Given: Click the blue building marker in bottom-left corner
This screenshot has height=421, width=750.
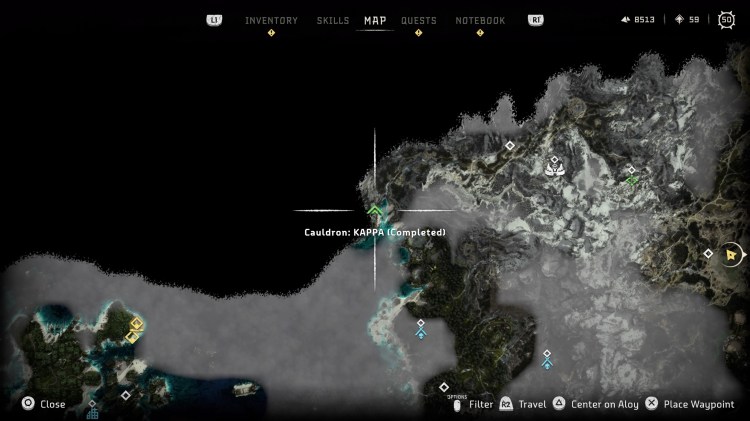Looking at the screenshot, I should (x=92, y=412).
